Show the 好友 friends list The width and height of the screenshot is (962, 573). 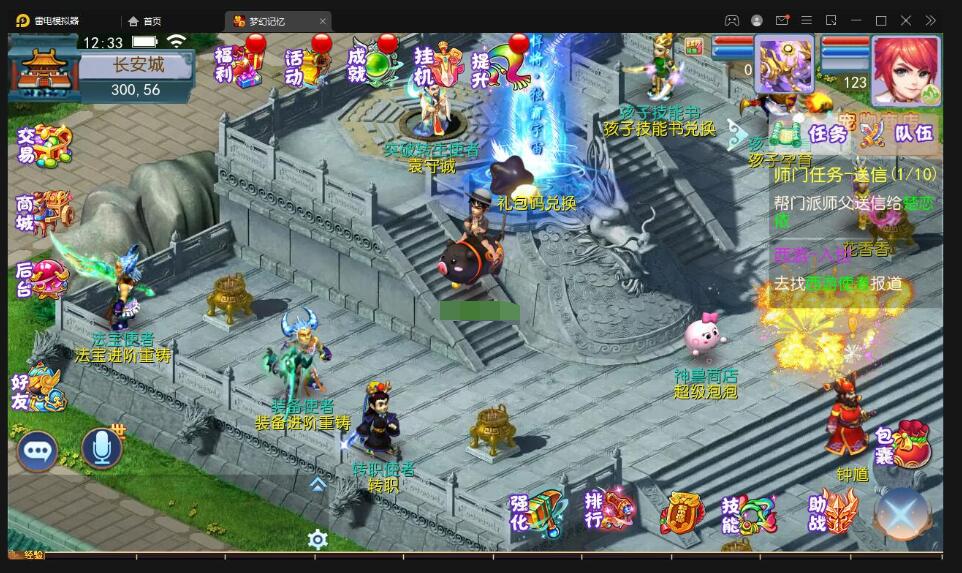tap(40, 386)
